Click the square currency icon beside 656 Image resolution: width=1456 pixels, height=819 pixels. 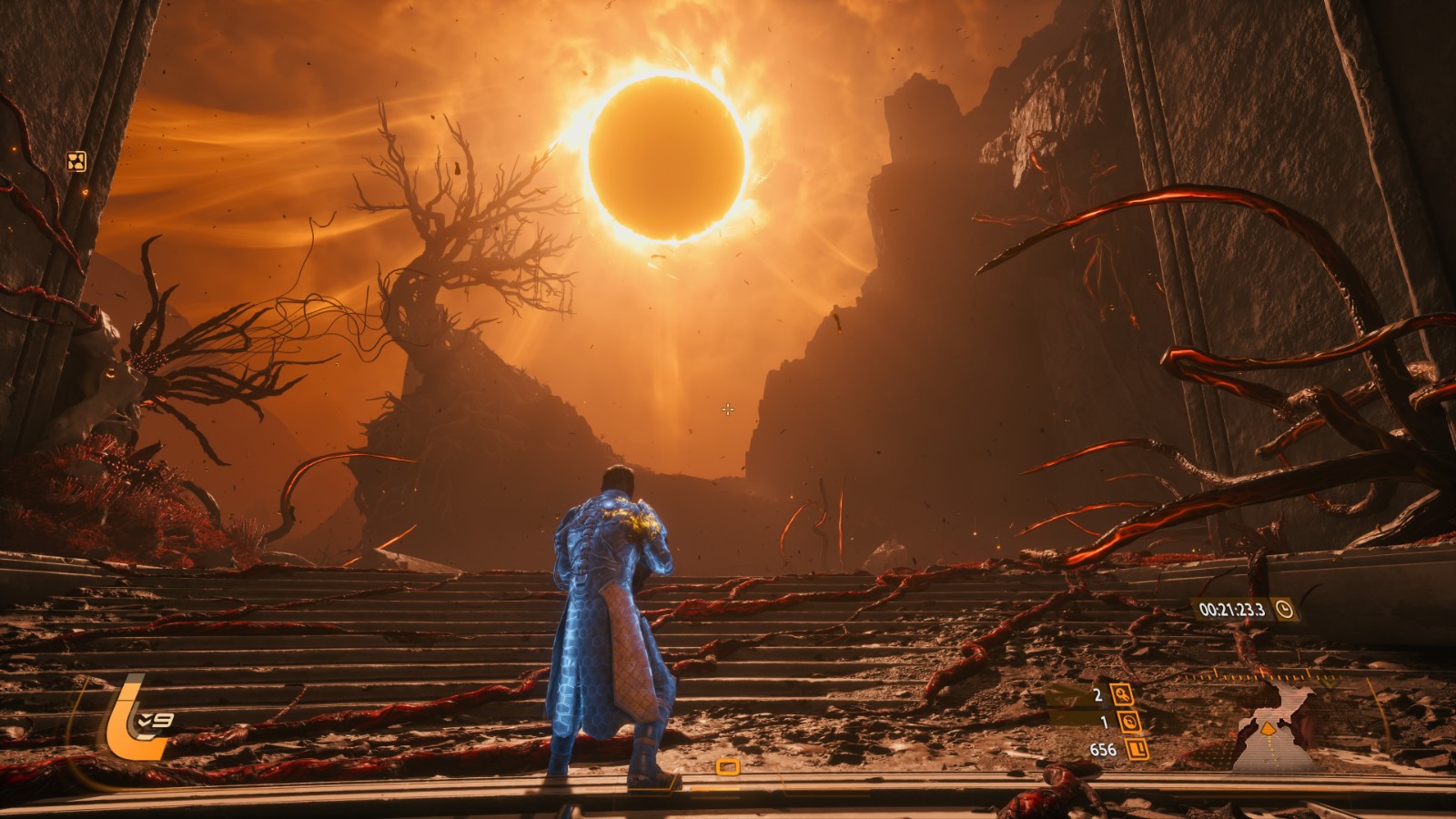pos(1137,750)
